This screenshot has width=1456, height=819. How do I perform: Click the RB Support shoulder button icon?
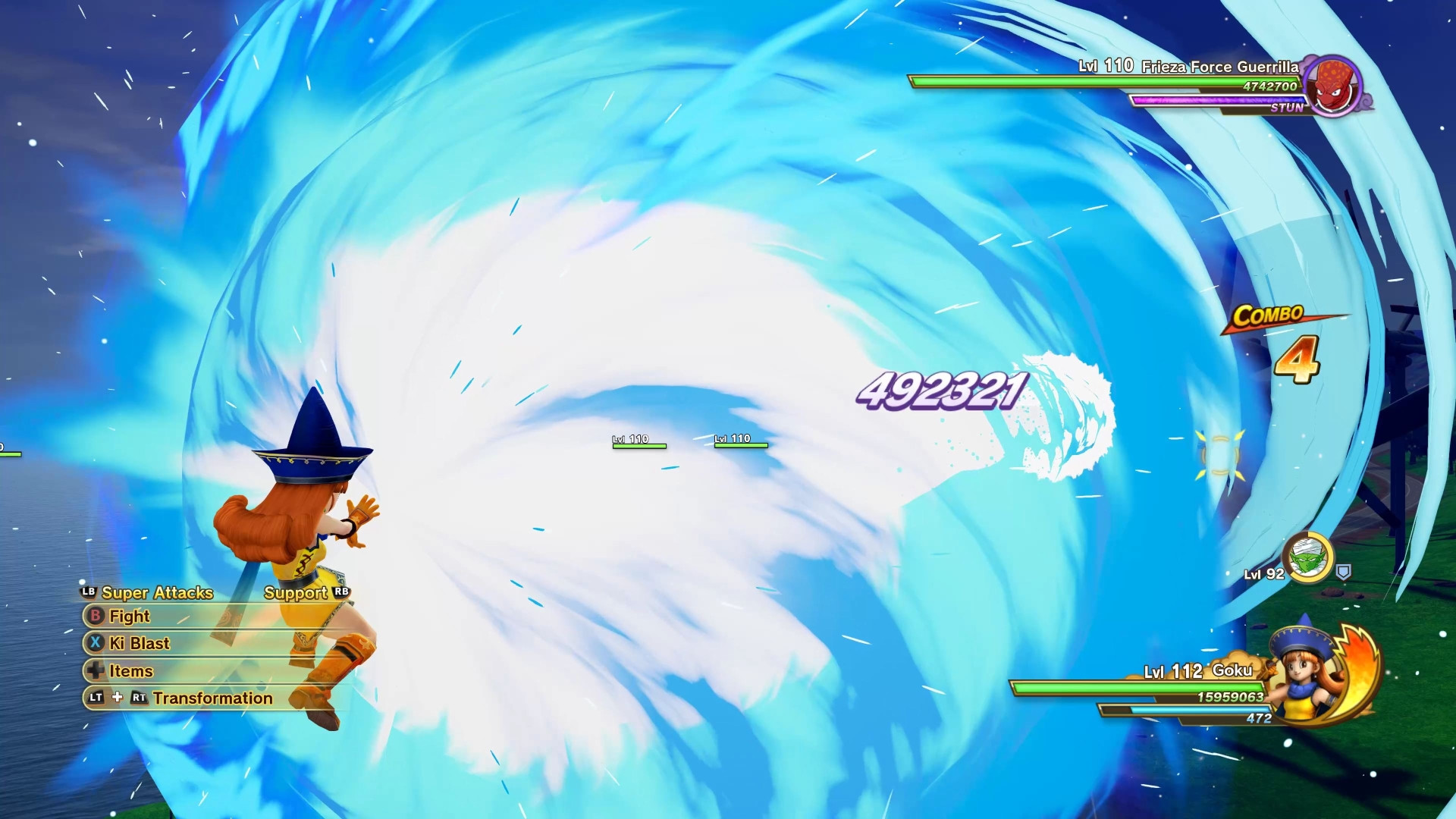coord(341,592)
